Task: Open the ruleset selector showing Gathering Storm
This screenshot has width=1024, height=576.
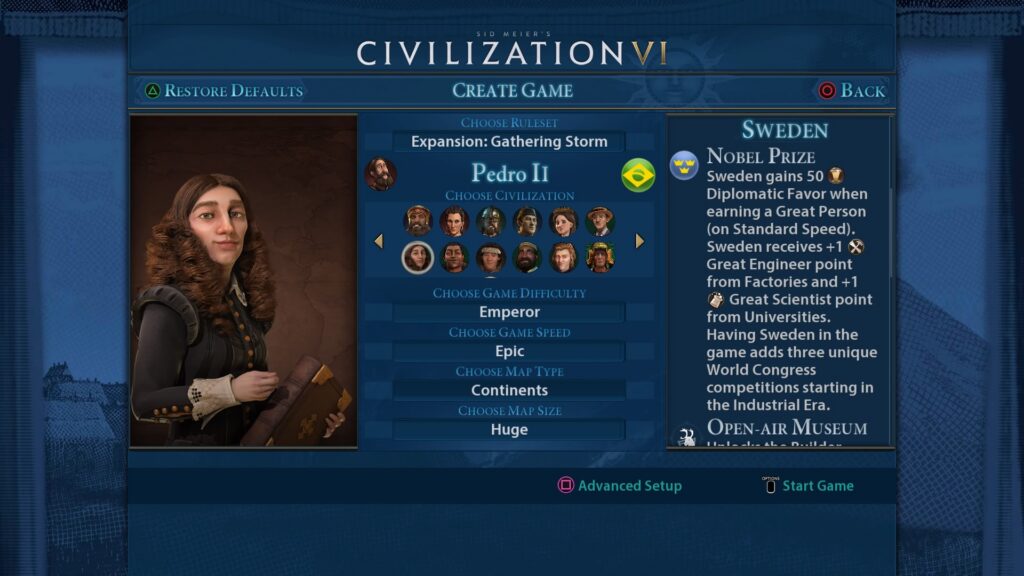Action: pos(509,142)
